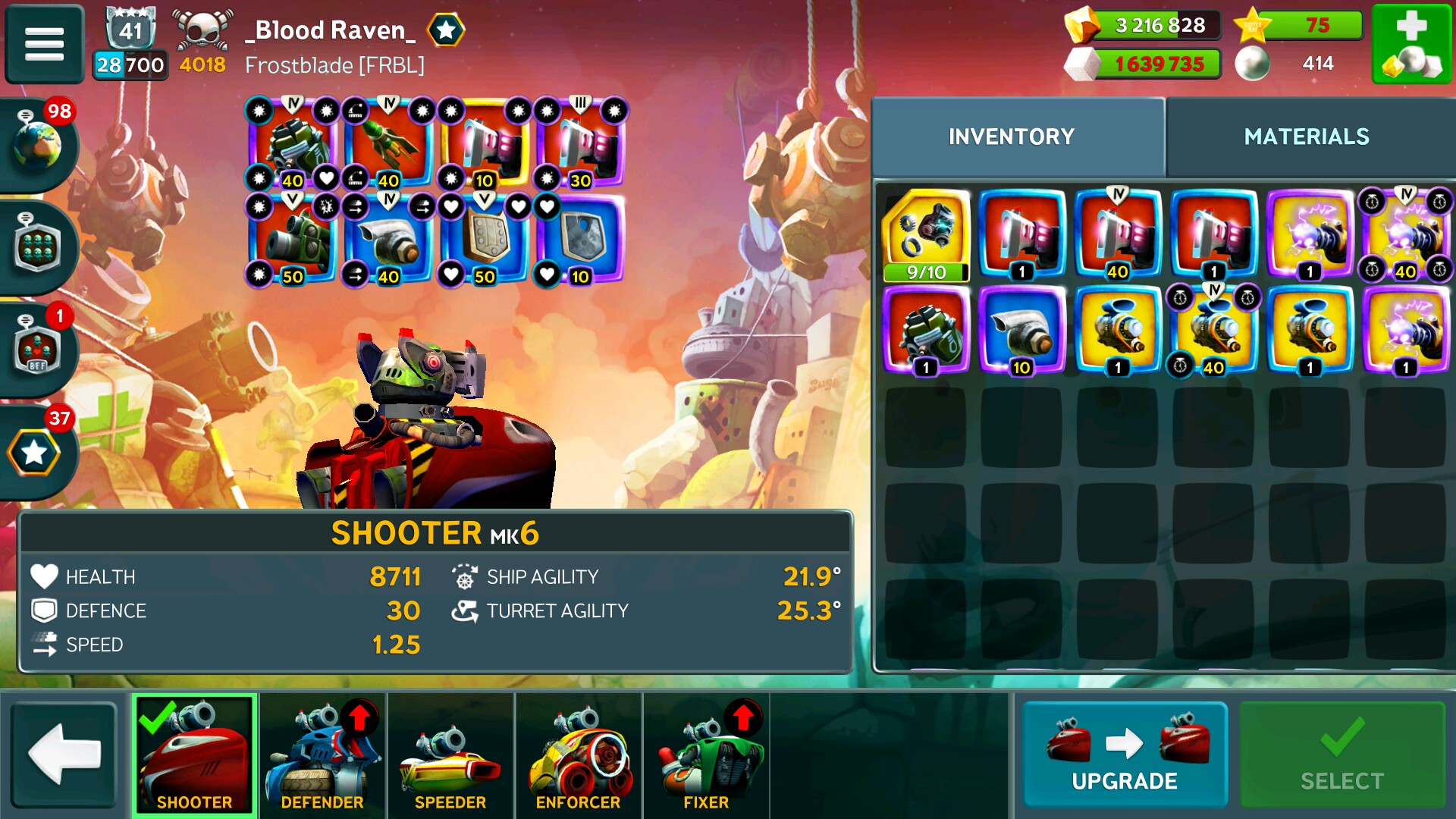The image size is (1456, 819).
Task: Switch to the Fixer ship
Action: [x=706, y=755]
